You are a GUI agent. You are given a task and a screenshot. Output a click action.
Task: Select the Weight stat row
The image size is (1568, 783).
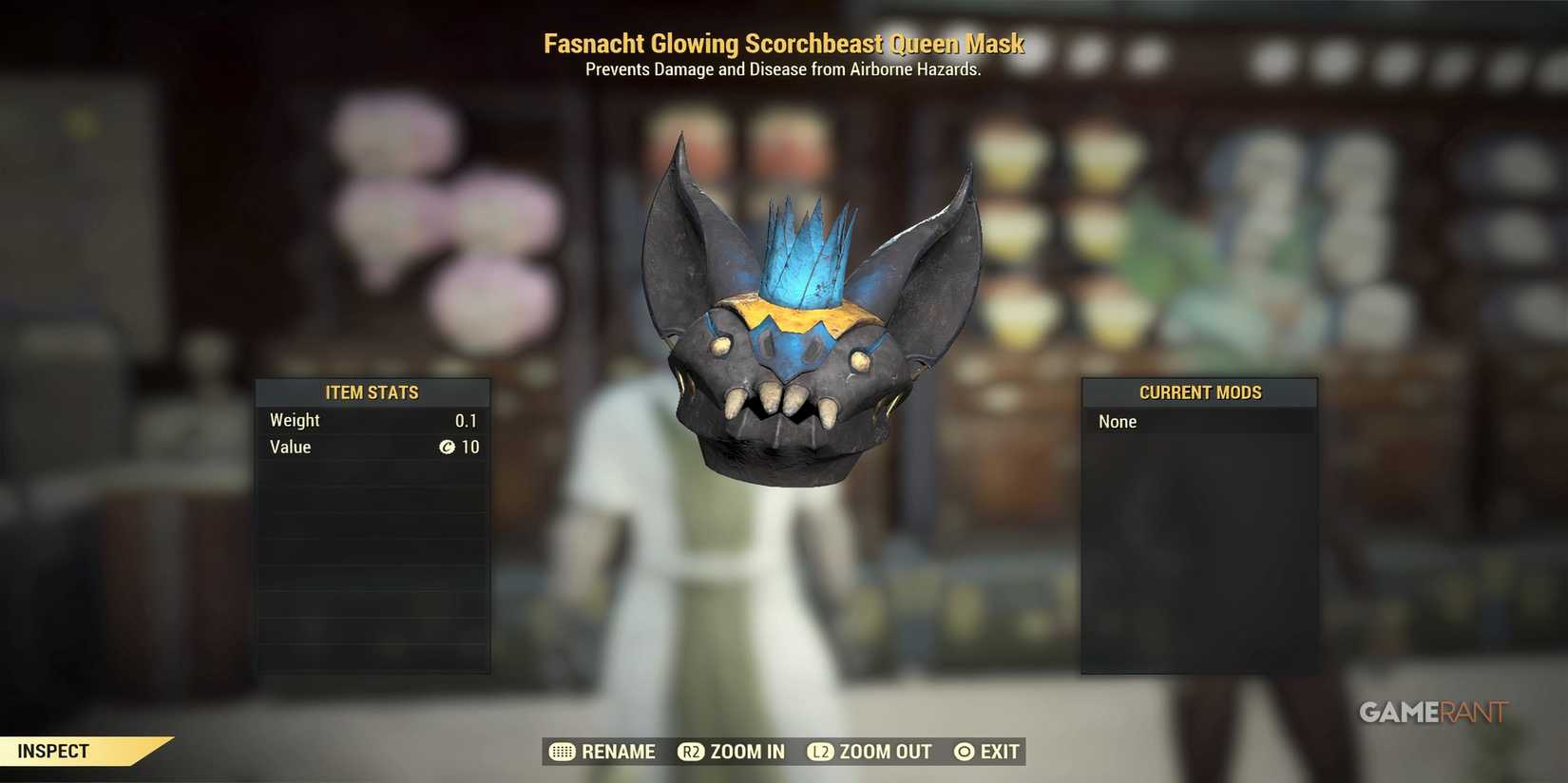(x=372, y=420)
